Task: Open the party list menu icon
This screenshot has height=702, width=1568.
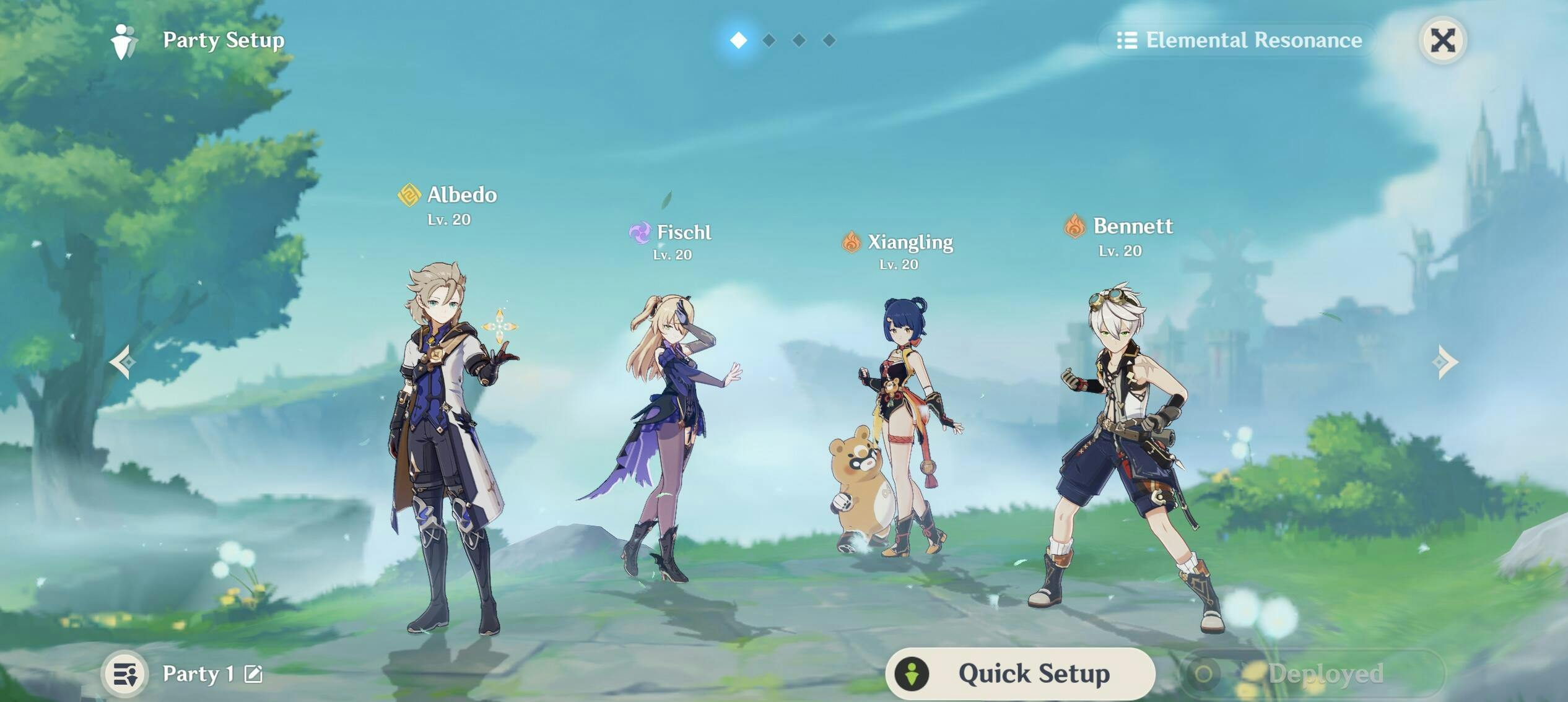Action: [125, 674]
